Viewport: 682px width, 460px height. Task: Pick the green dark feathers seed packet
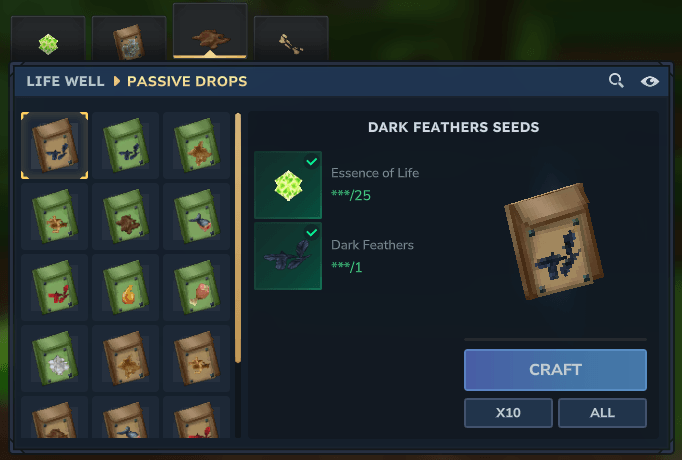[125, 146]
